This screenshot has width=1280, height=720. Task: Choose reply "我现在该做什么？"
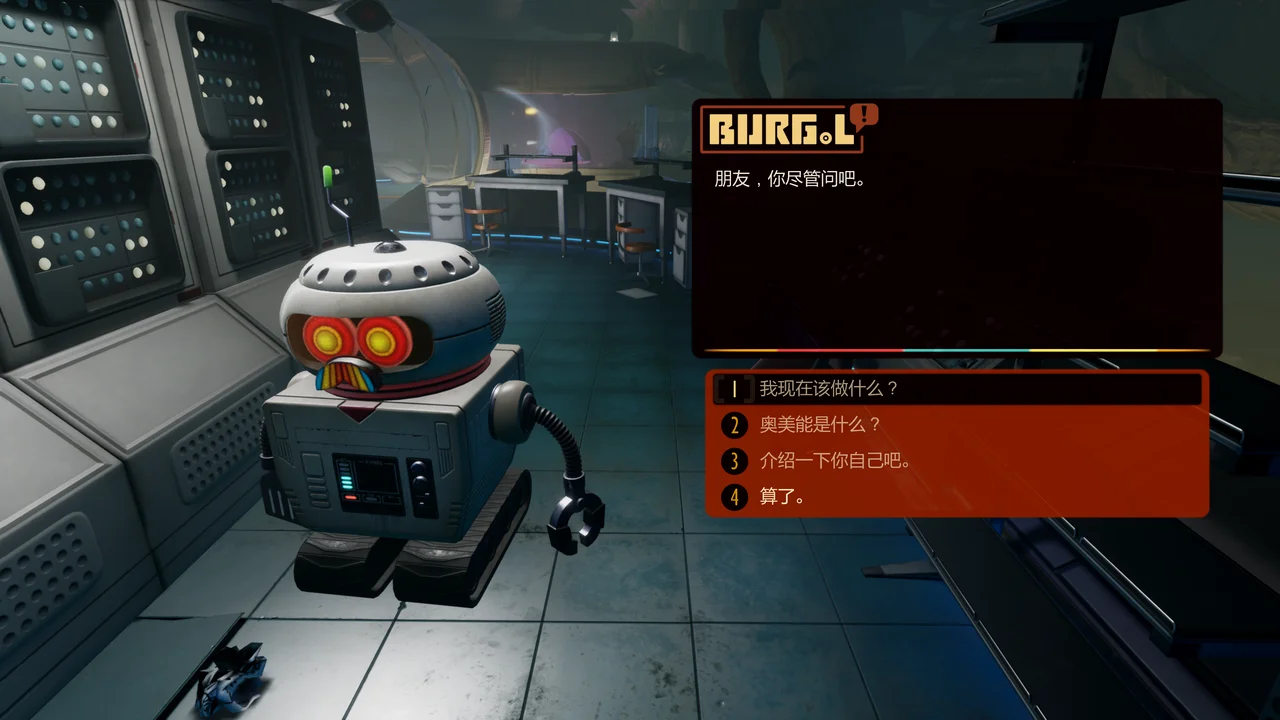pyautogui.click(x=829, y=388)
